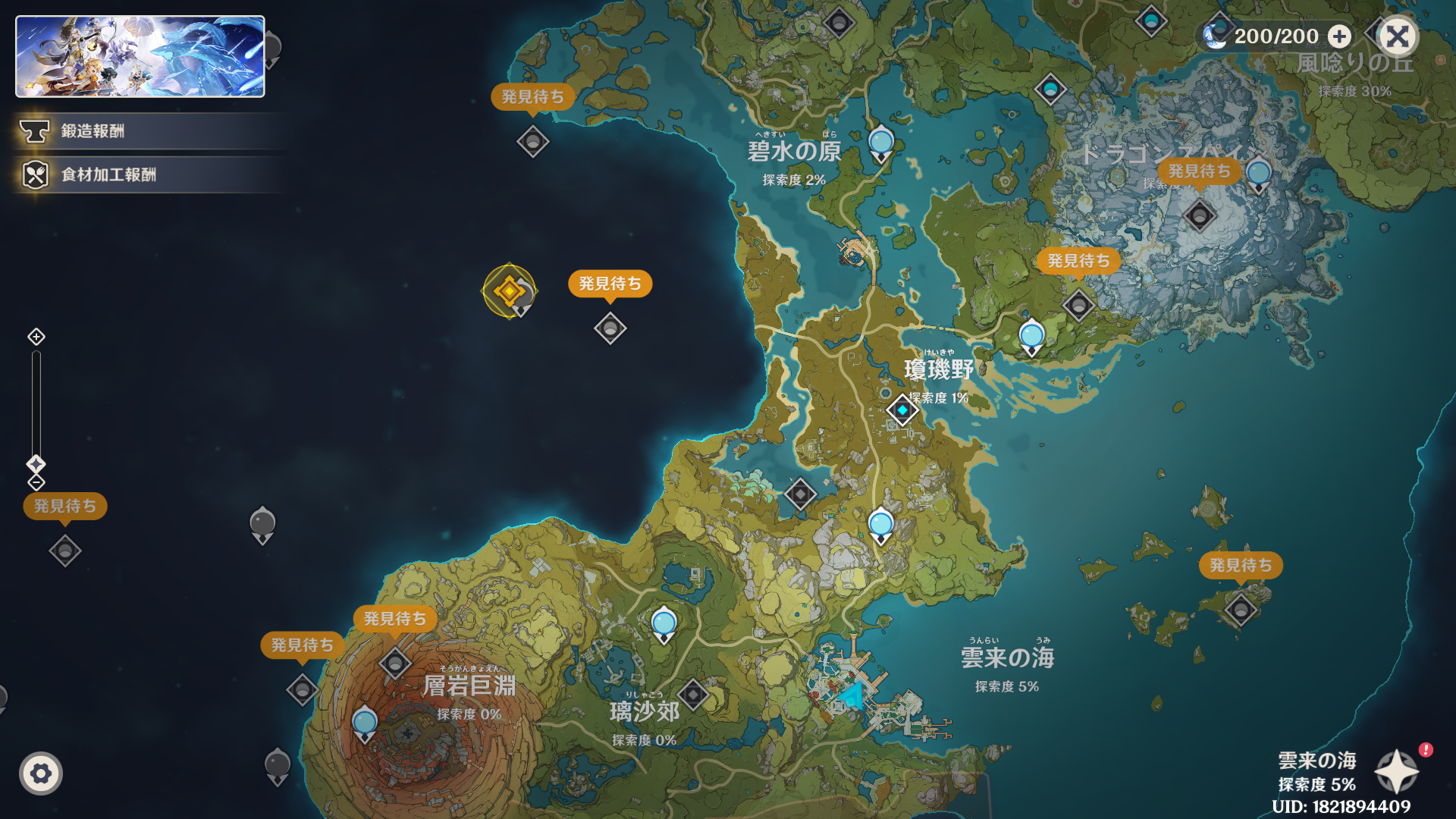1456x819 pixels.
Task: Add resin using the plus button
Action: point(1340,36)
